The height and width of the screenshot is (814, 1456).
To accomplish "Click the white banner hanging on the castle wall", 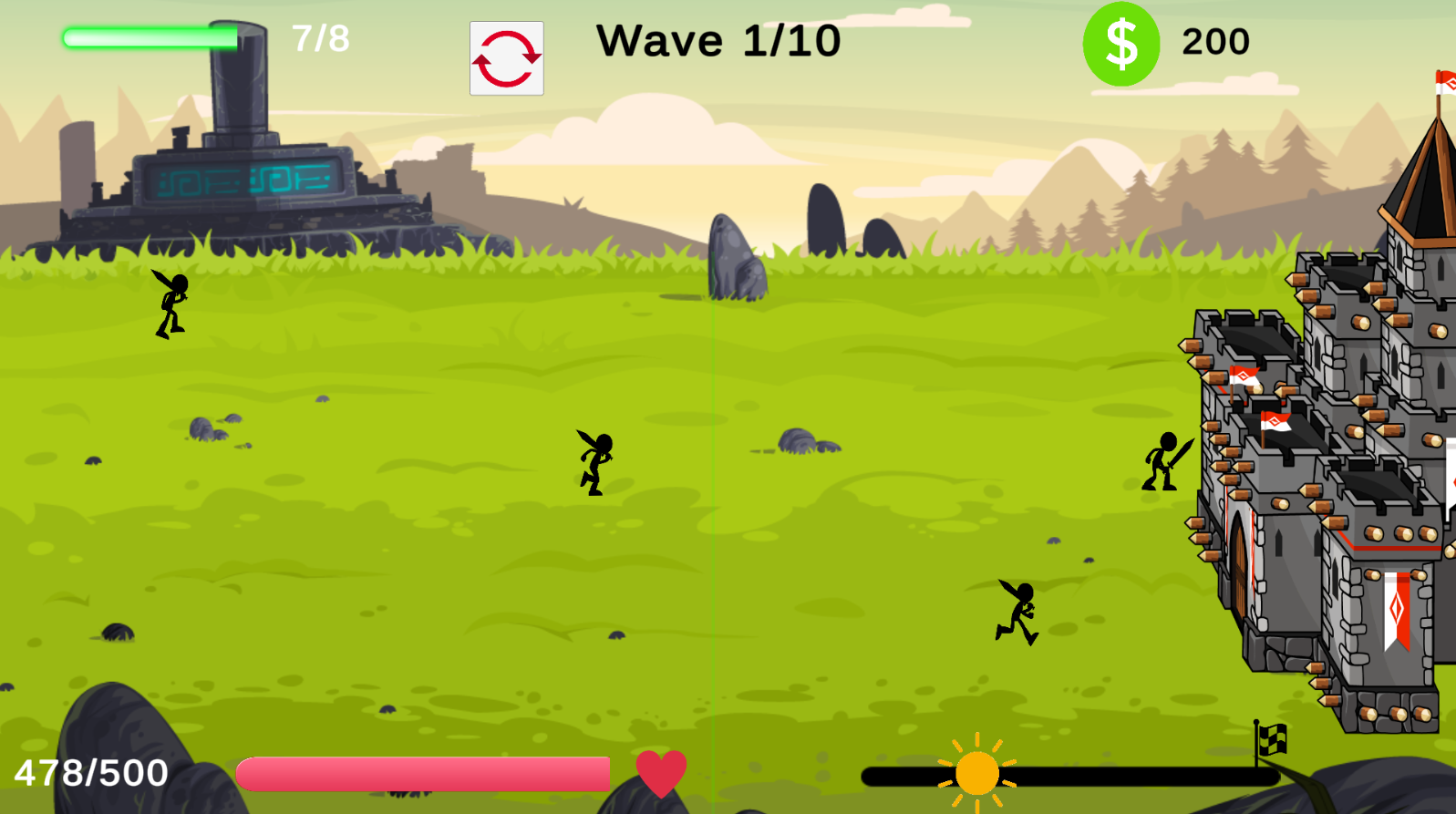I will [1395, 606].
